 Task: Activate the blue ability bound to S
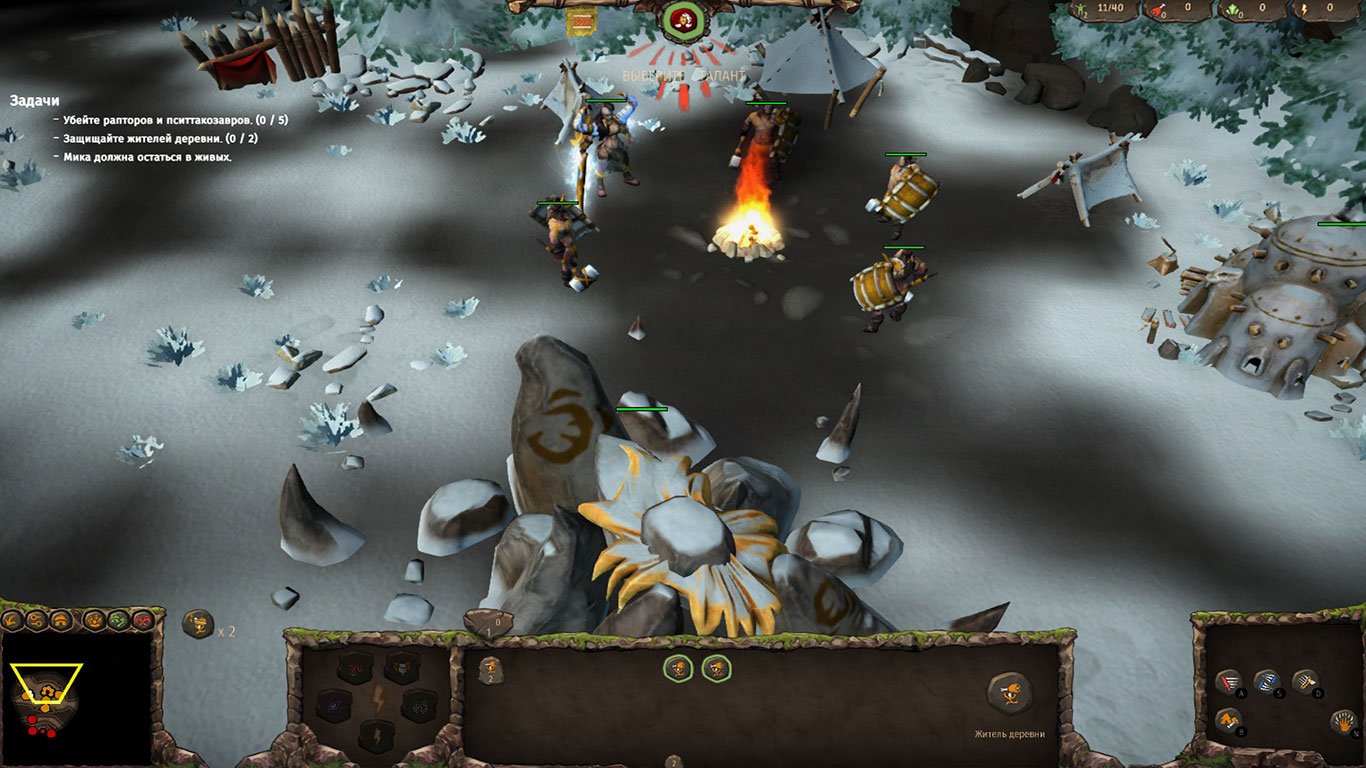click(1266, 682)
